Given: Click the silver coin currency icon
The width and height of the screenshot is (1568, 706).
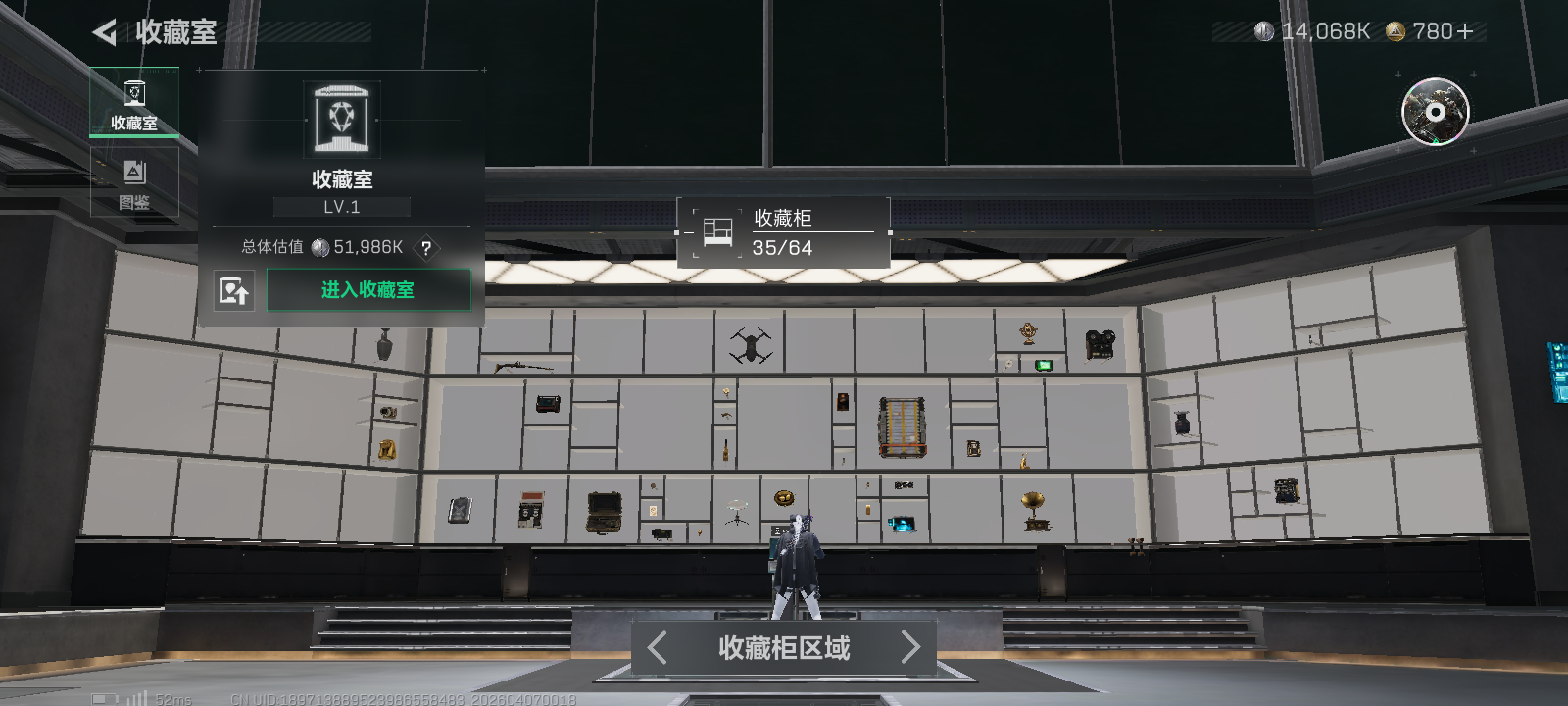Looking at the screenshot, I should coord(1264,30).
